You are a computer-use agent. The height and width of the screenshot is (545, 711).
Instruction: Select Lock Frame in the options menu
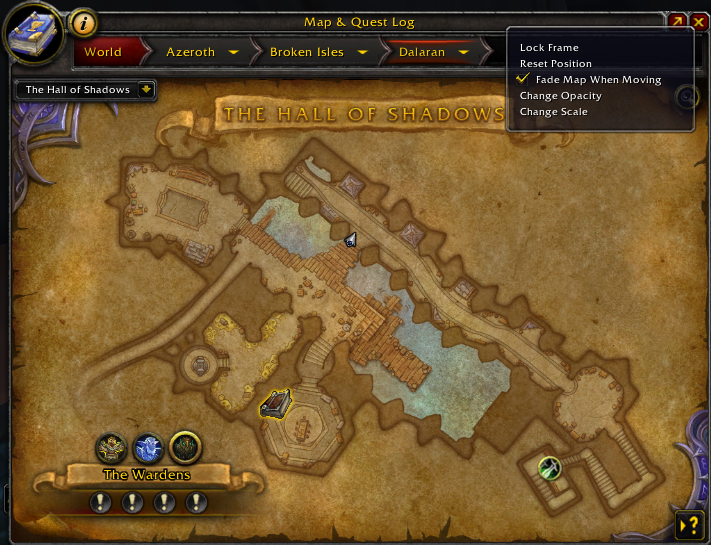549,48
